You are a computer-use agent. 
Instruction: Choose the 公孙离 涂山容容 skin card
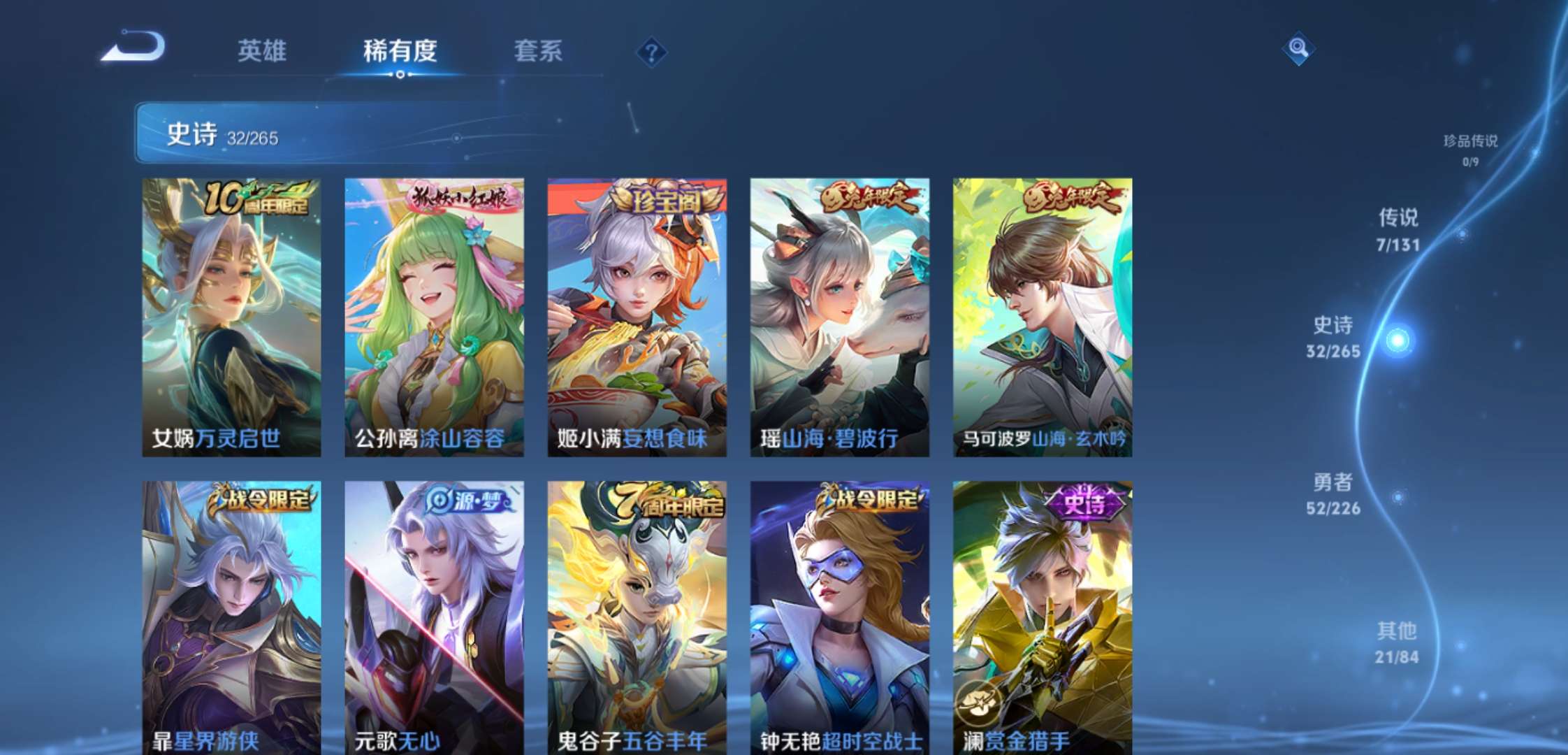[x=434, y=317]
